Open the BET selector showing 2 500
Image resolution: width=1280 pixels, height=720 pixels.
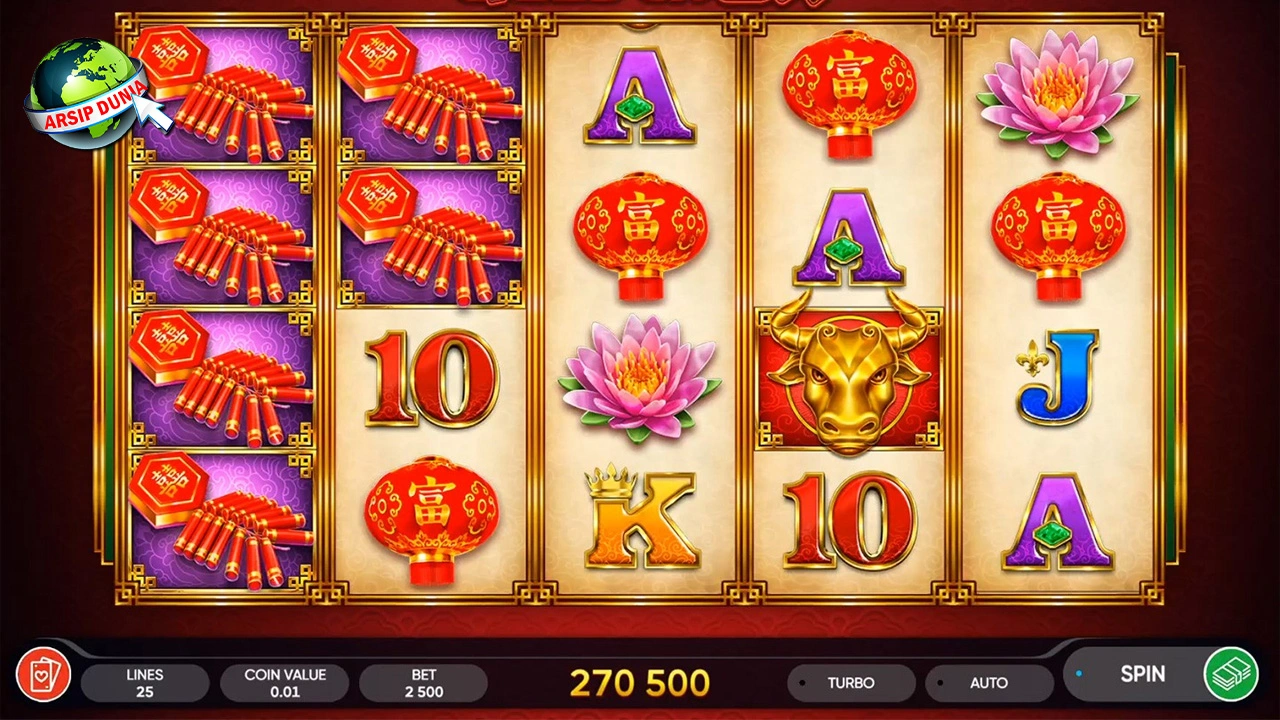point(424,683)
